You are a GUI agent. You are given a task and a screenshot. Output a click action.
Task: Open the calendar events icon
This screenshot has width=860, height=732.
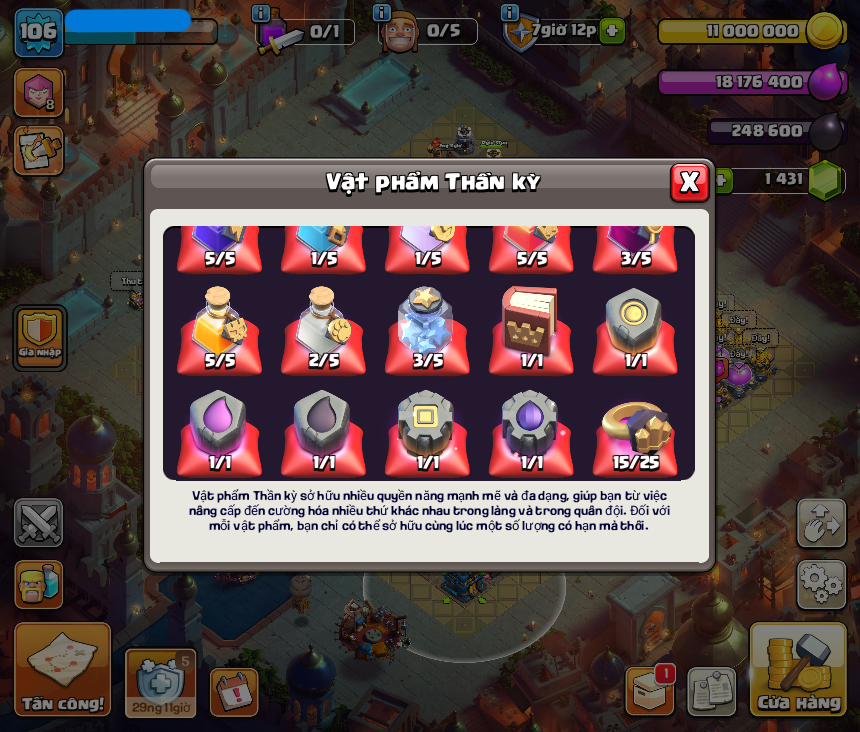[x=234, y=692]
